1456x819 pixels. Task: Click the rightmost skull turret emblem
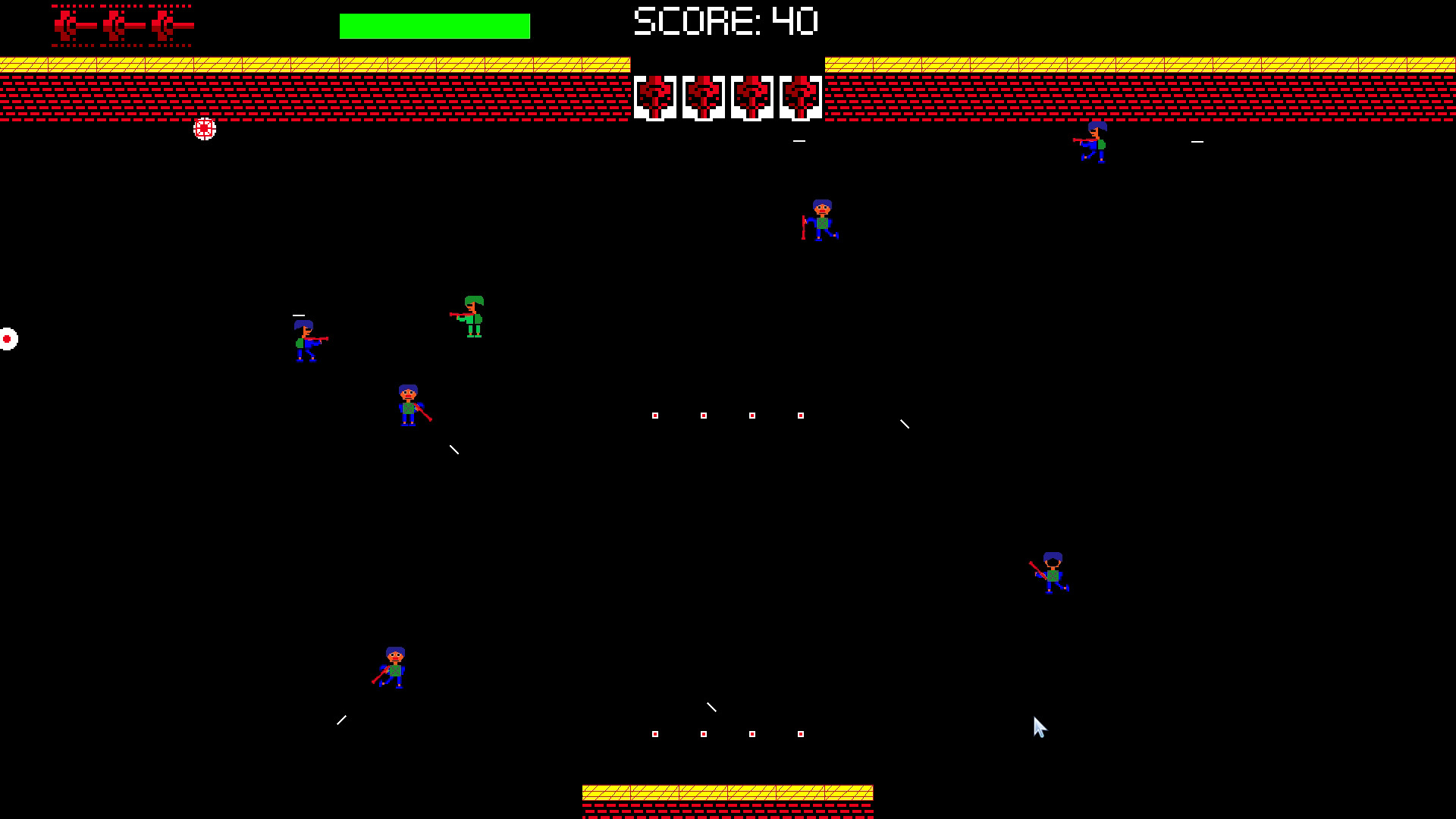[800, 96]
